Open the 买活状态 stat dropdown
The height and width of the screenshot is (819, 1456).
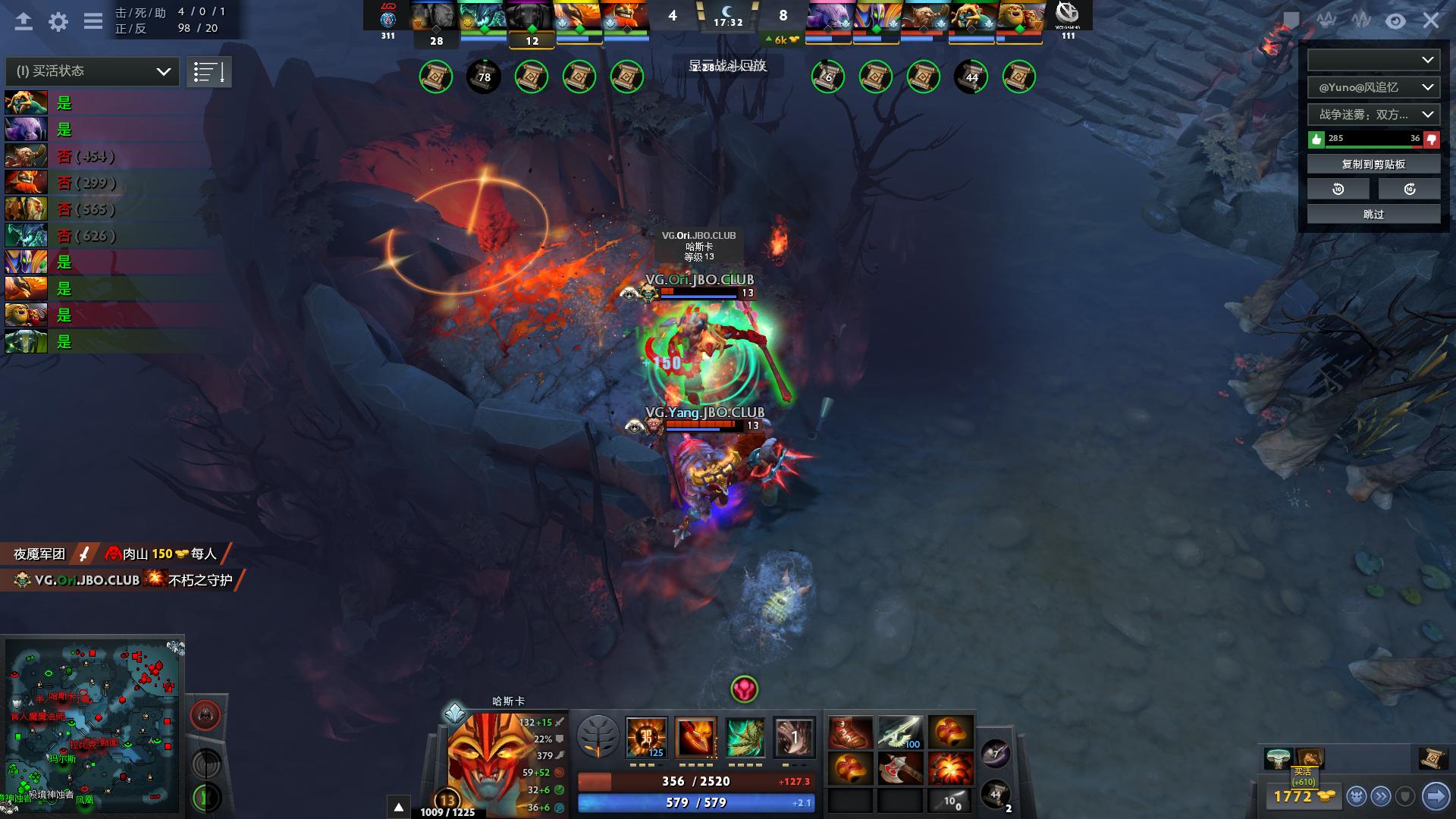(x=93, y=71)
